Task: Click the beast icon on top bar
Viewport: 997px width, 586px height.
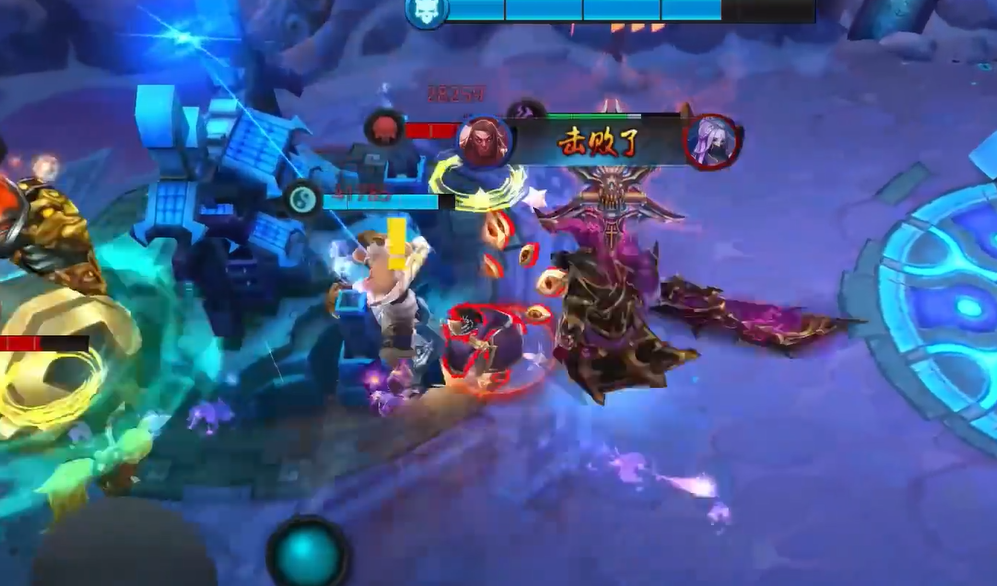Action: coord(426,12)
